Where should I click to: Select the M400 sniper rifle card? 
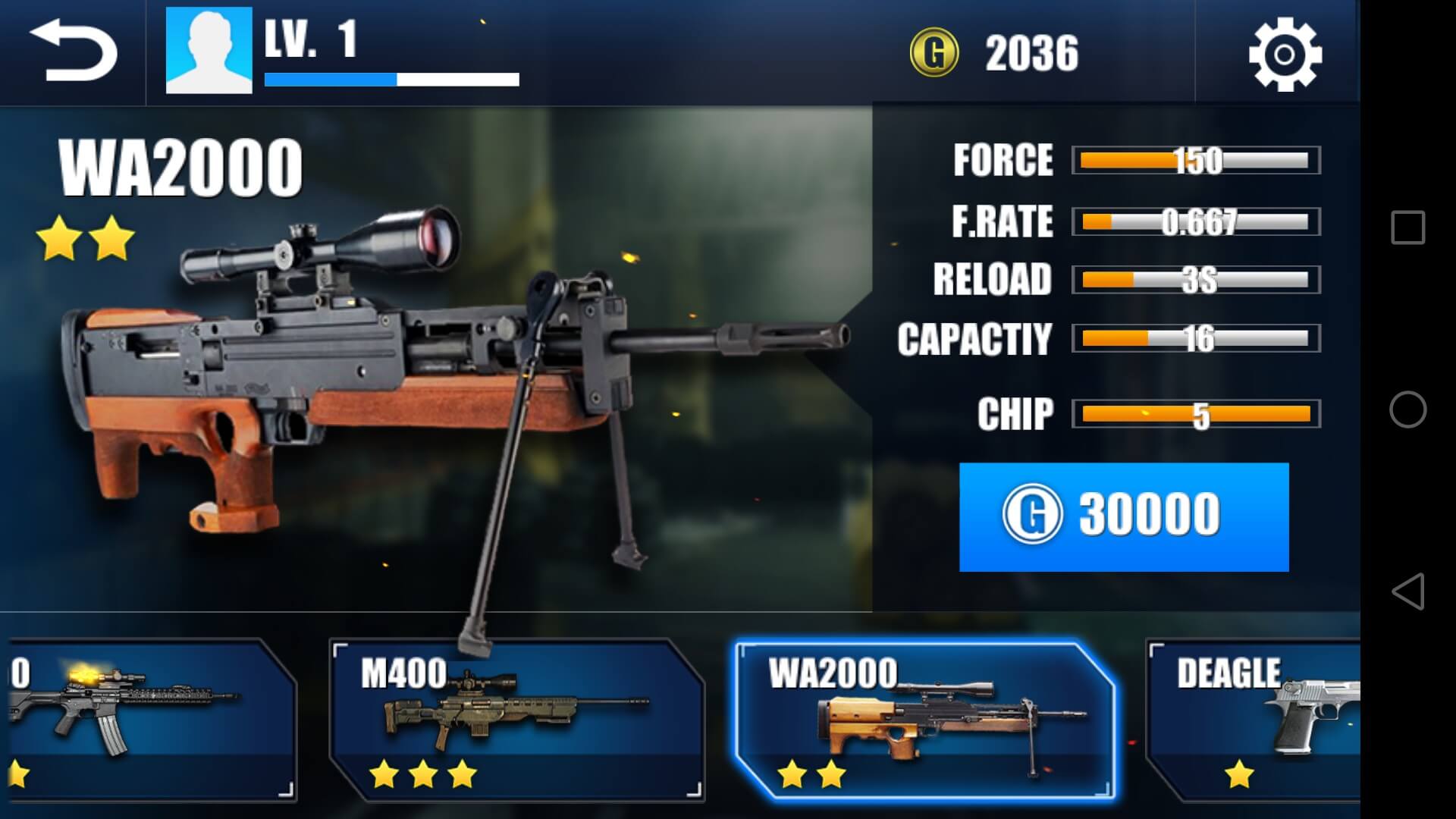coord(517,719)
